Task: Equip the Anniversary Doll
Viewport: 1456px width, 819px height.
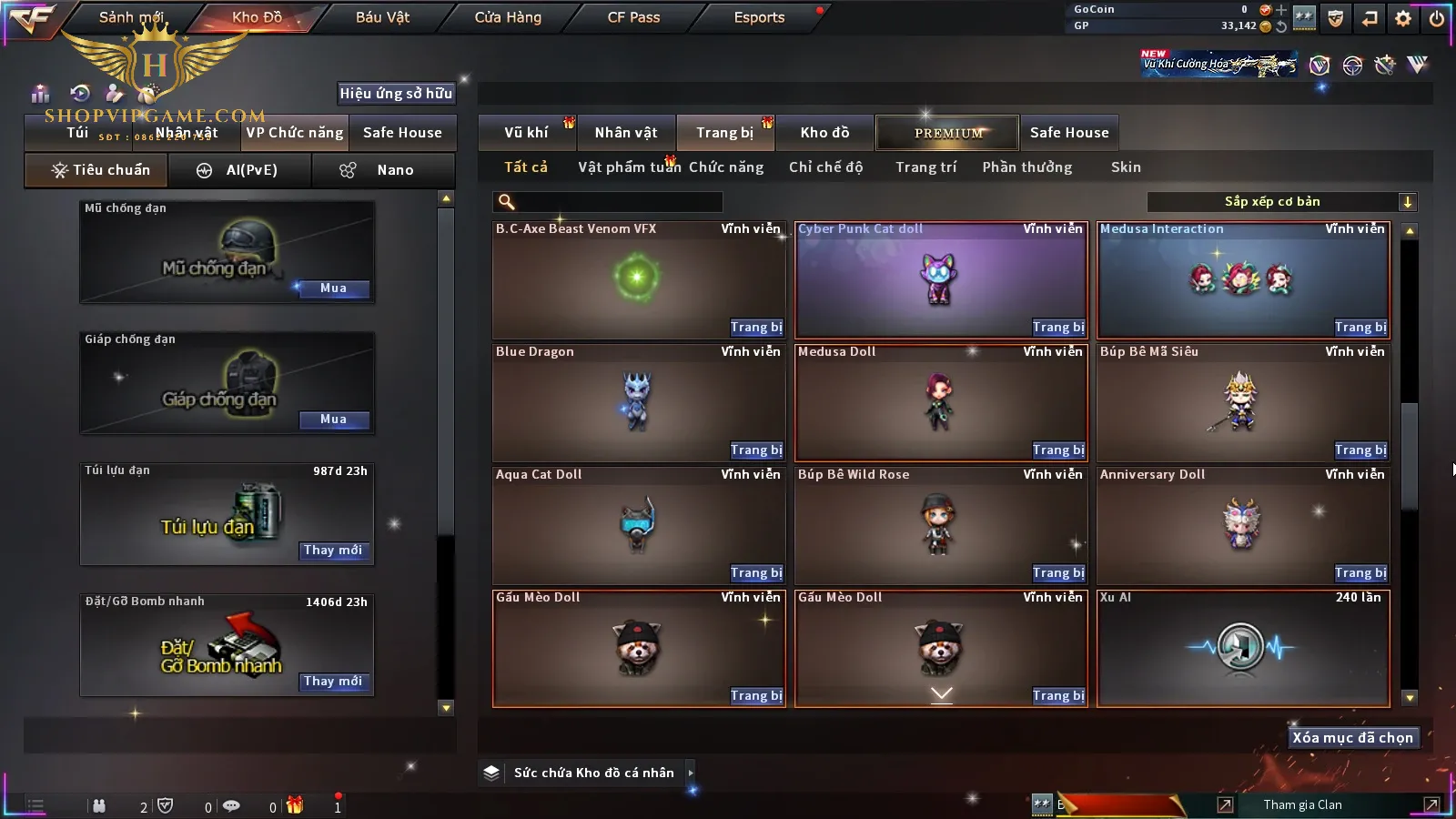Action: tap(1360, 573)
